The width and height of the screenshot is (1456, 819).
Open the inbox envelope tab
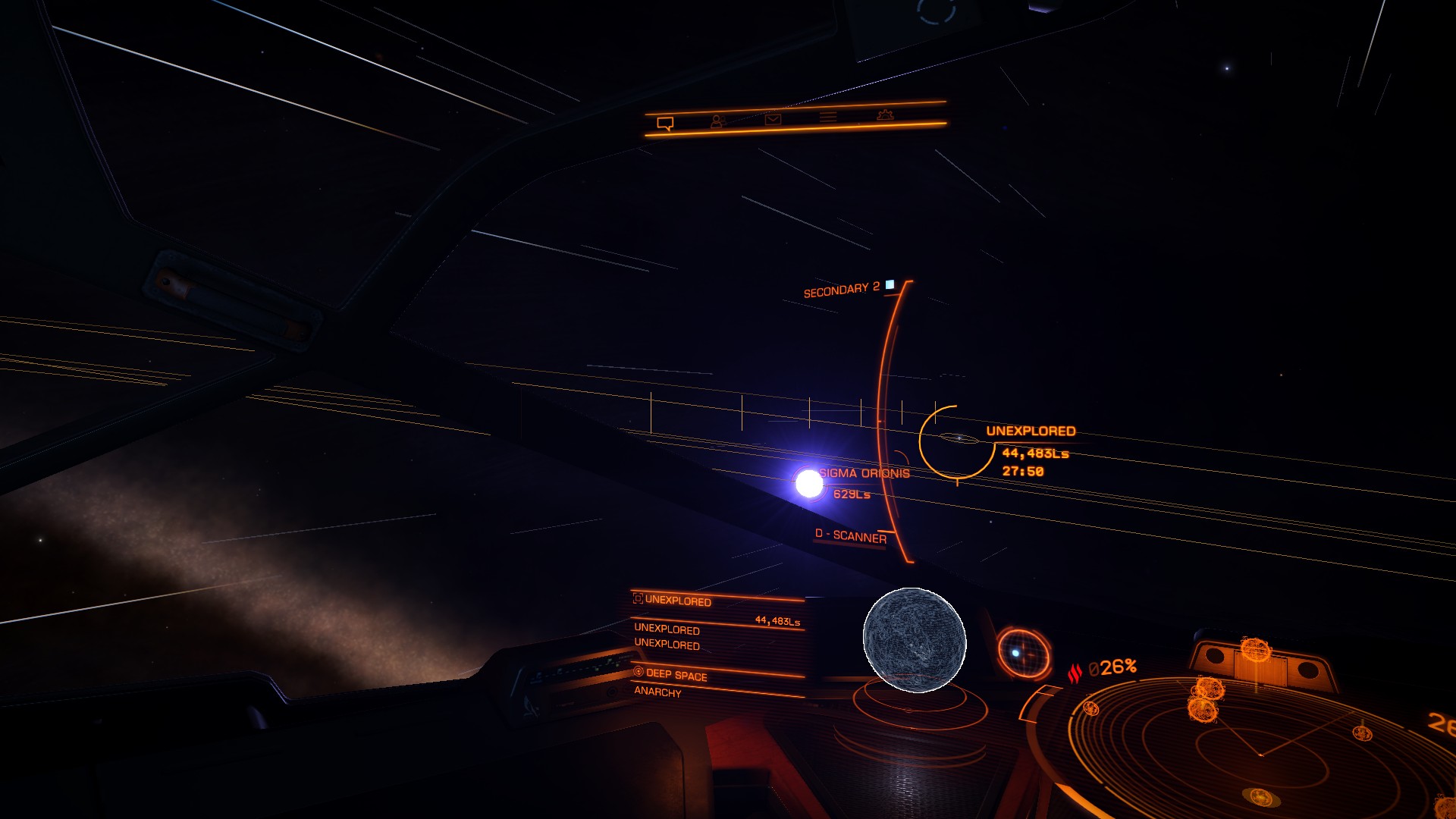click(x=773, y=119)
